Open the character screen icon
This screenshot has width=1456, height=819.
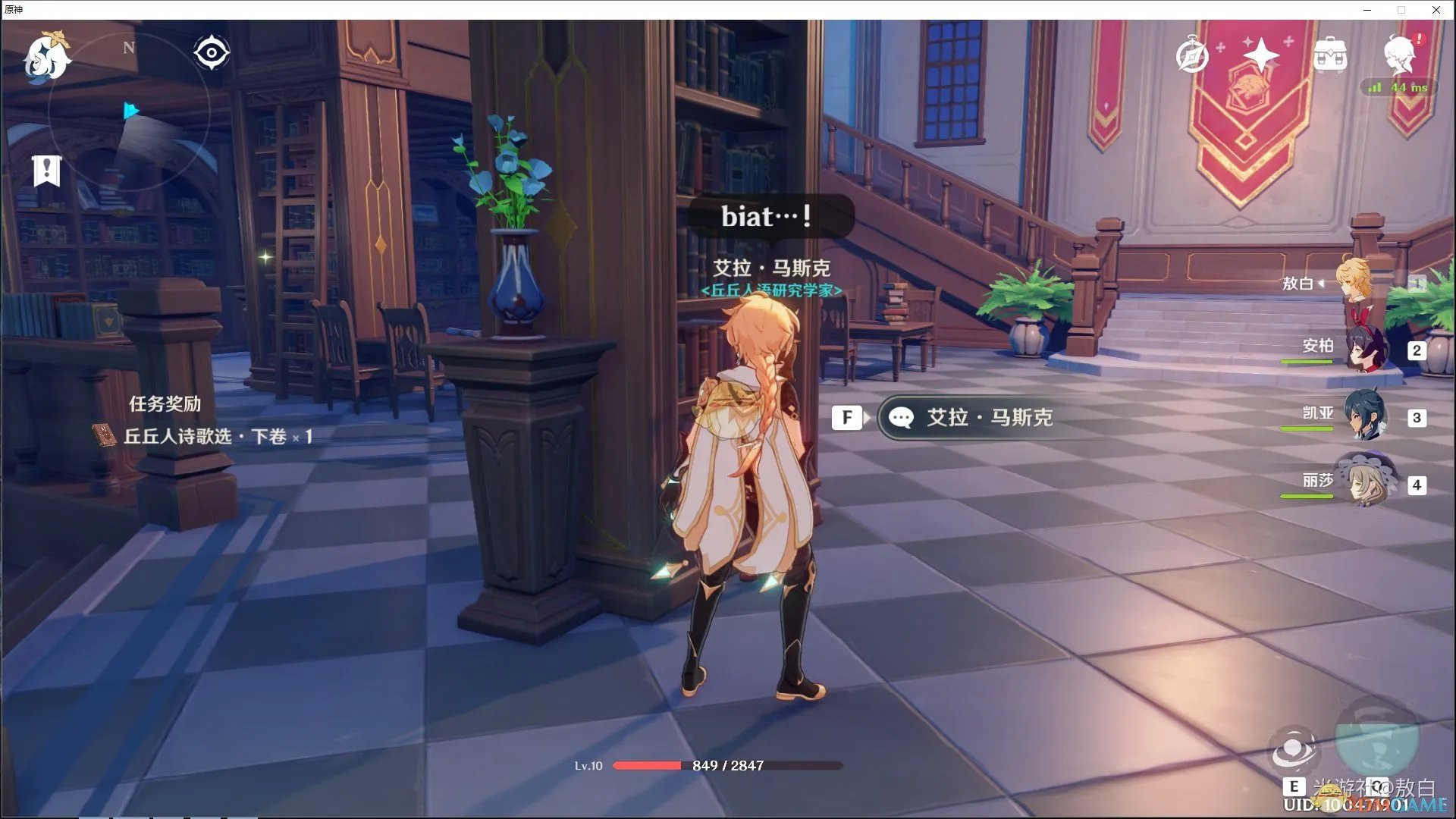(x=1399, y=53)
